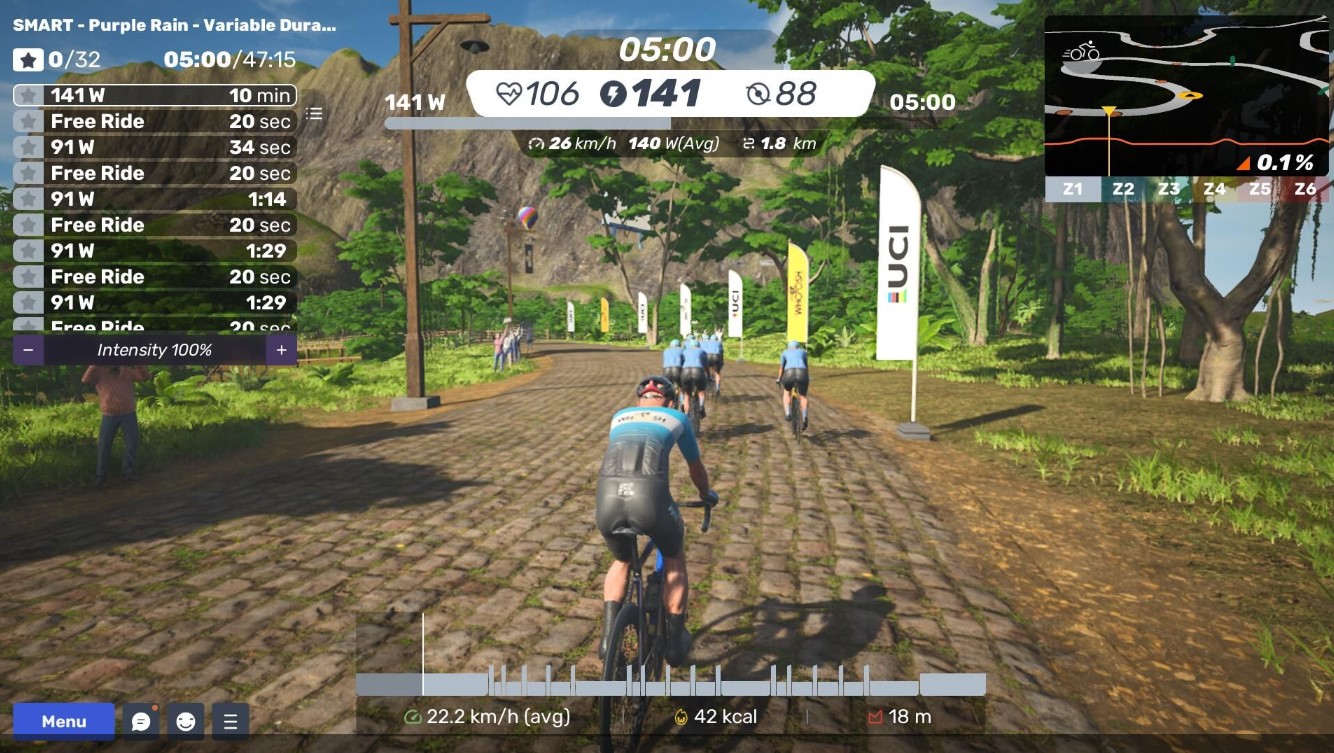Open the chat message bubble
Screen dimensions: 1334x753
141,721
